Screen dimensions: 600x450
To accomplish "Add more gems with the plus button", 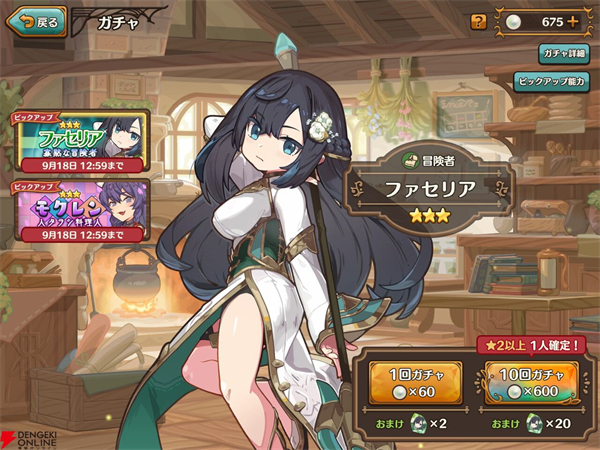I will coord(572,21).
